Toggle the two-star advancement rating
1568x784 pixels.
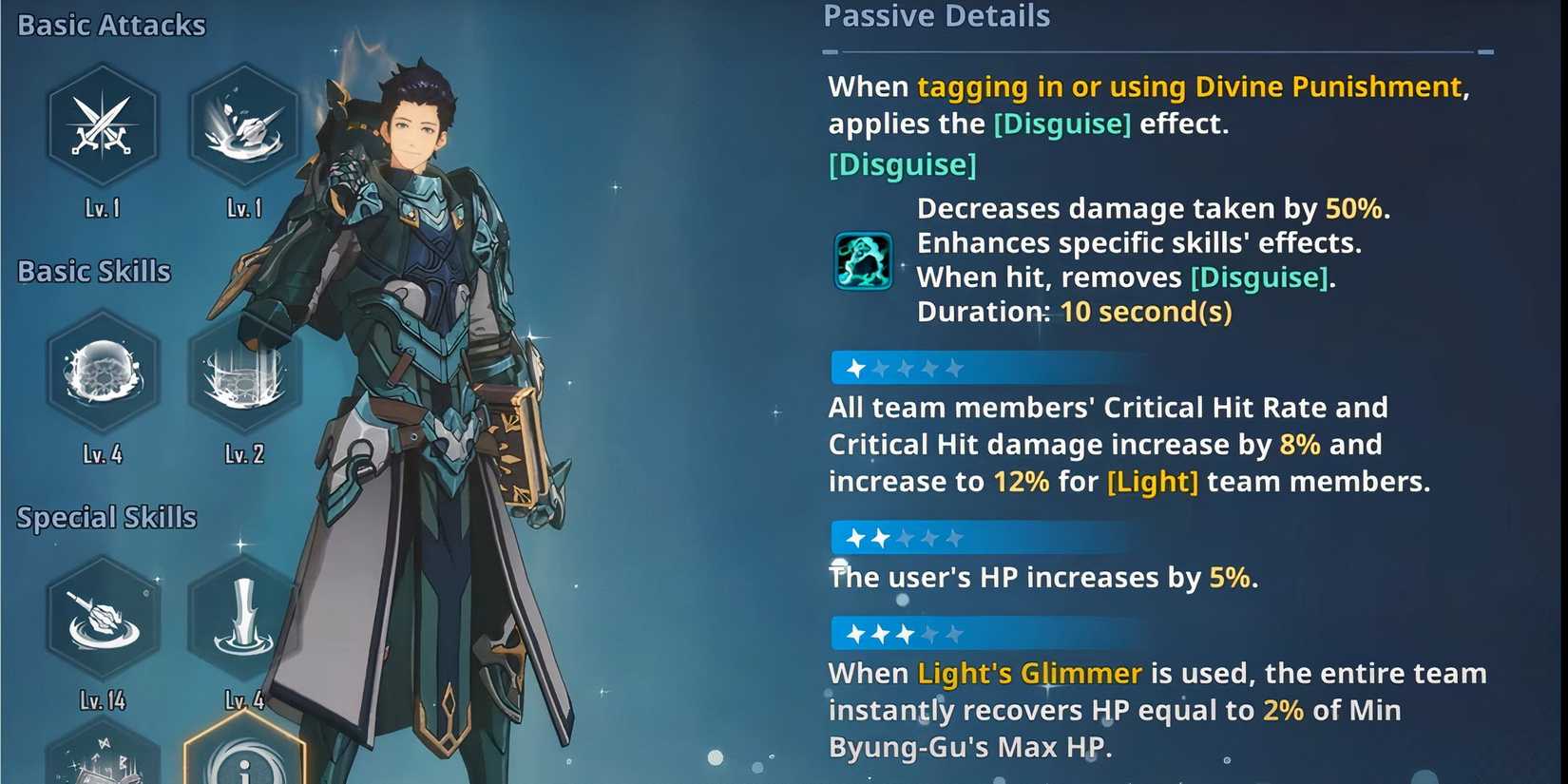979,538
